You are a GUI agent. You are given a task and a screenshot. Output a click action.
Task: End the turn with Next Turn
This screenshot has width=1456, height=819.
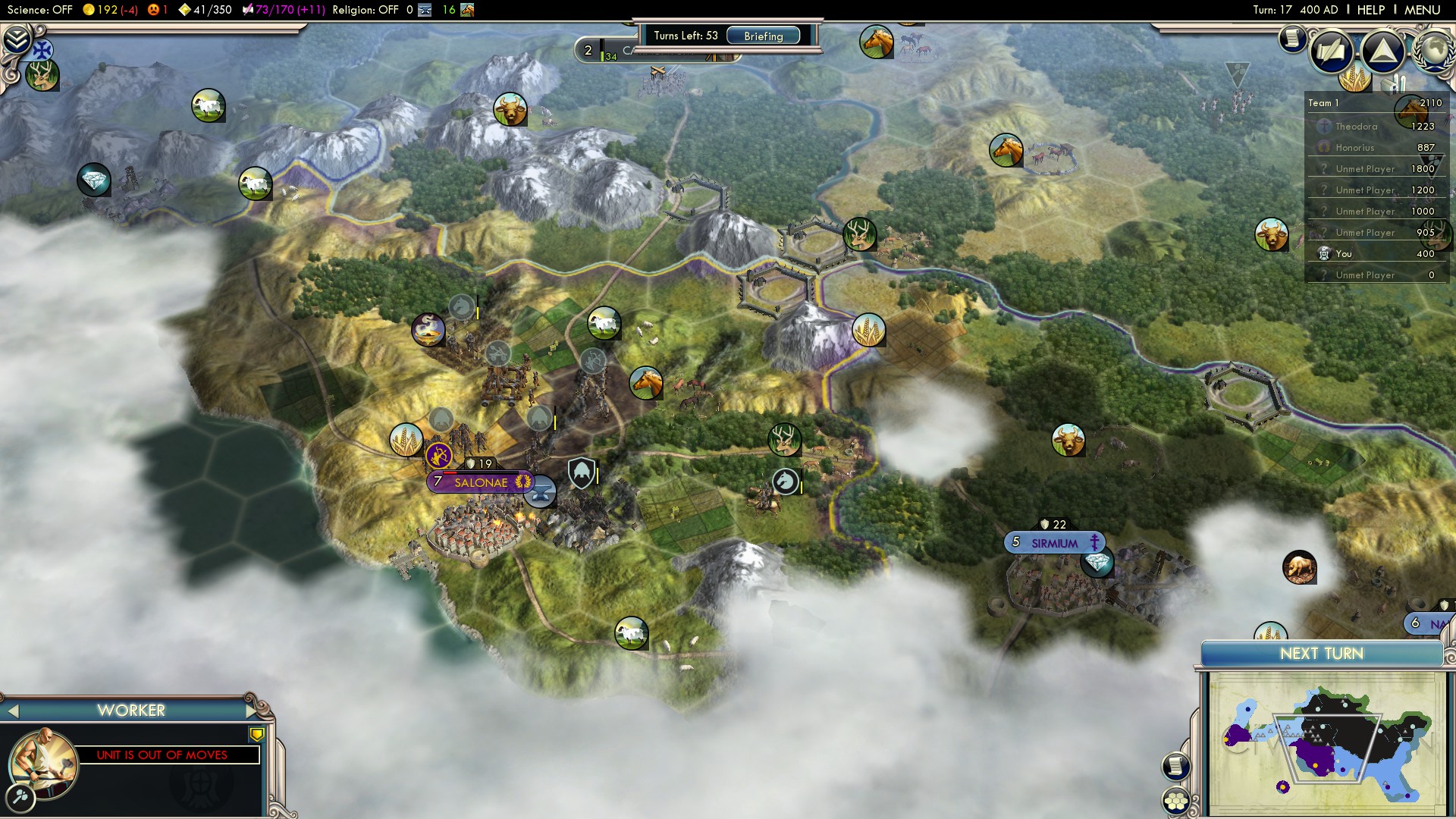tap(1321, 654)
